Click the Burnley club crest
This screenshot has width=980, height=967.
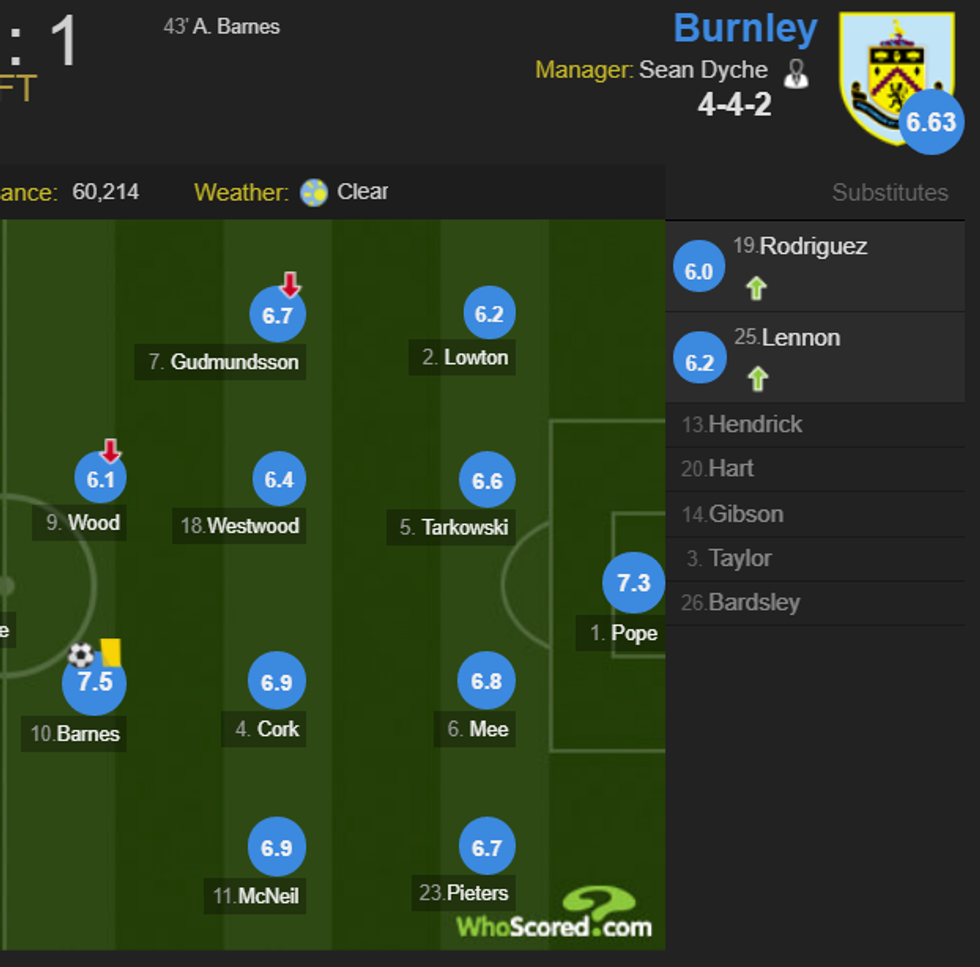tap(895, 75)
